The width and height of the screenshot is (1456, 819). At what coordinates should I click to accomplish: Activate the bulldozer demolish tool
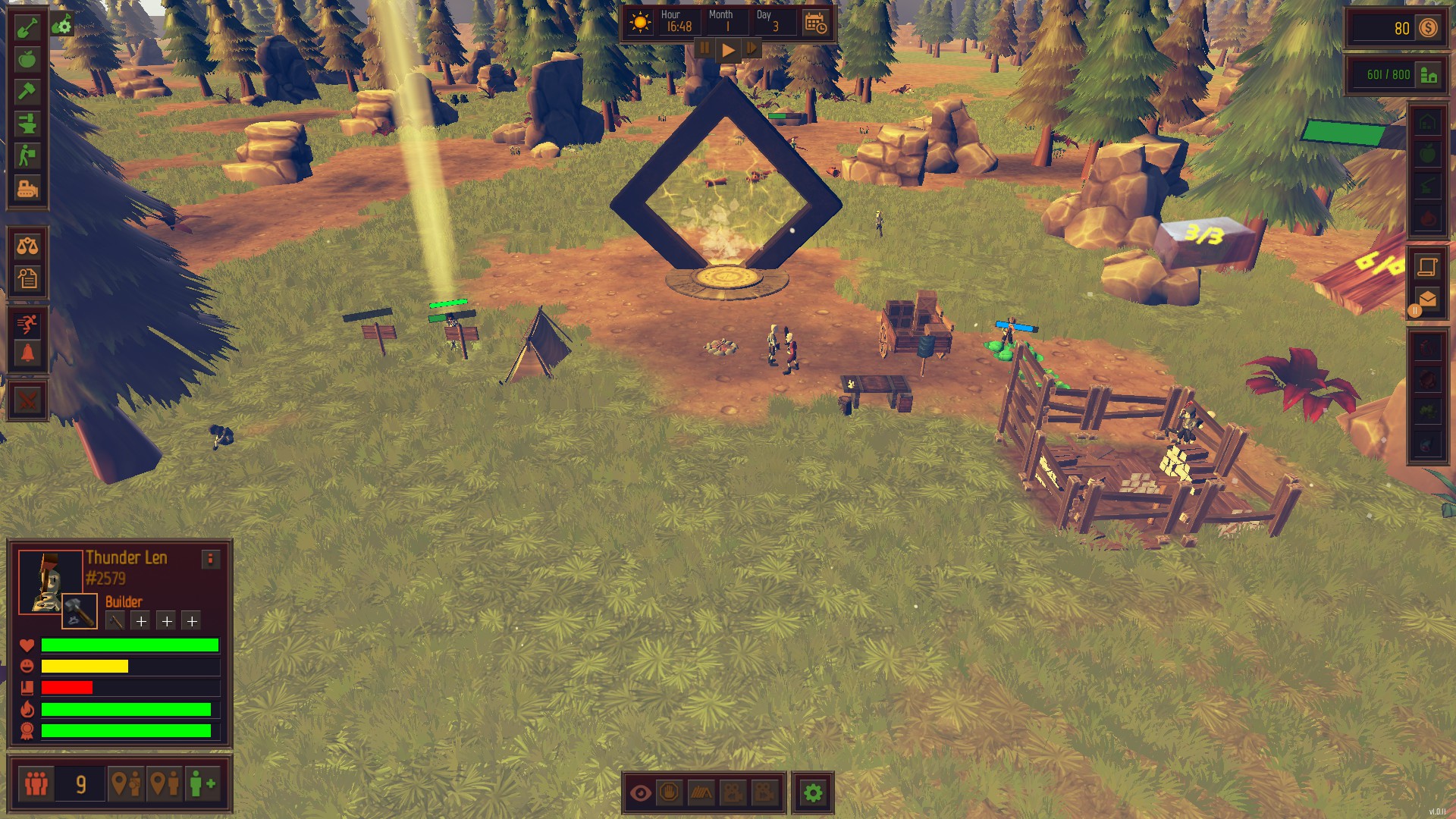point(27,187)
